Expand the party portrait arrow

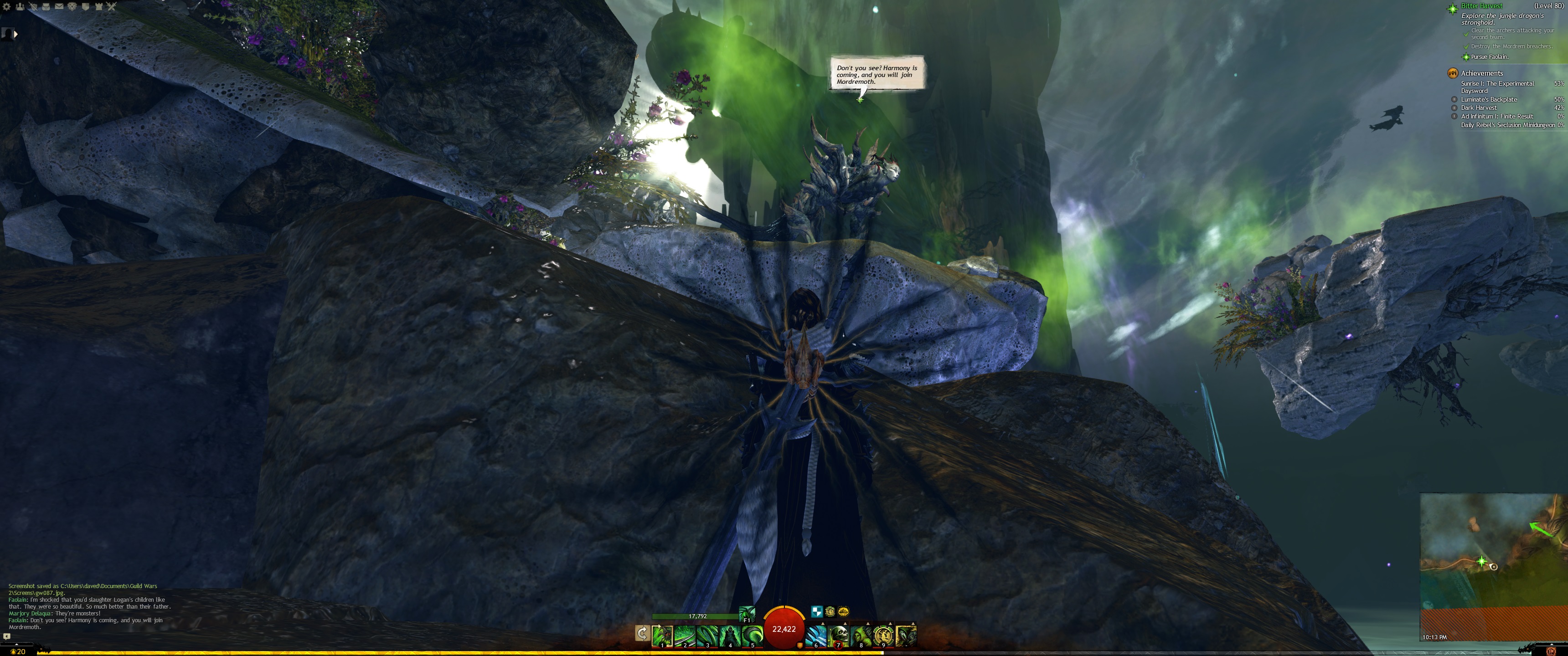coord(15,34)
